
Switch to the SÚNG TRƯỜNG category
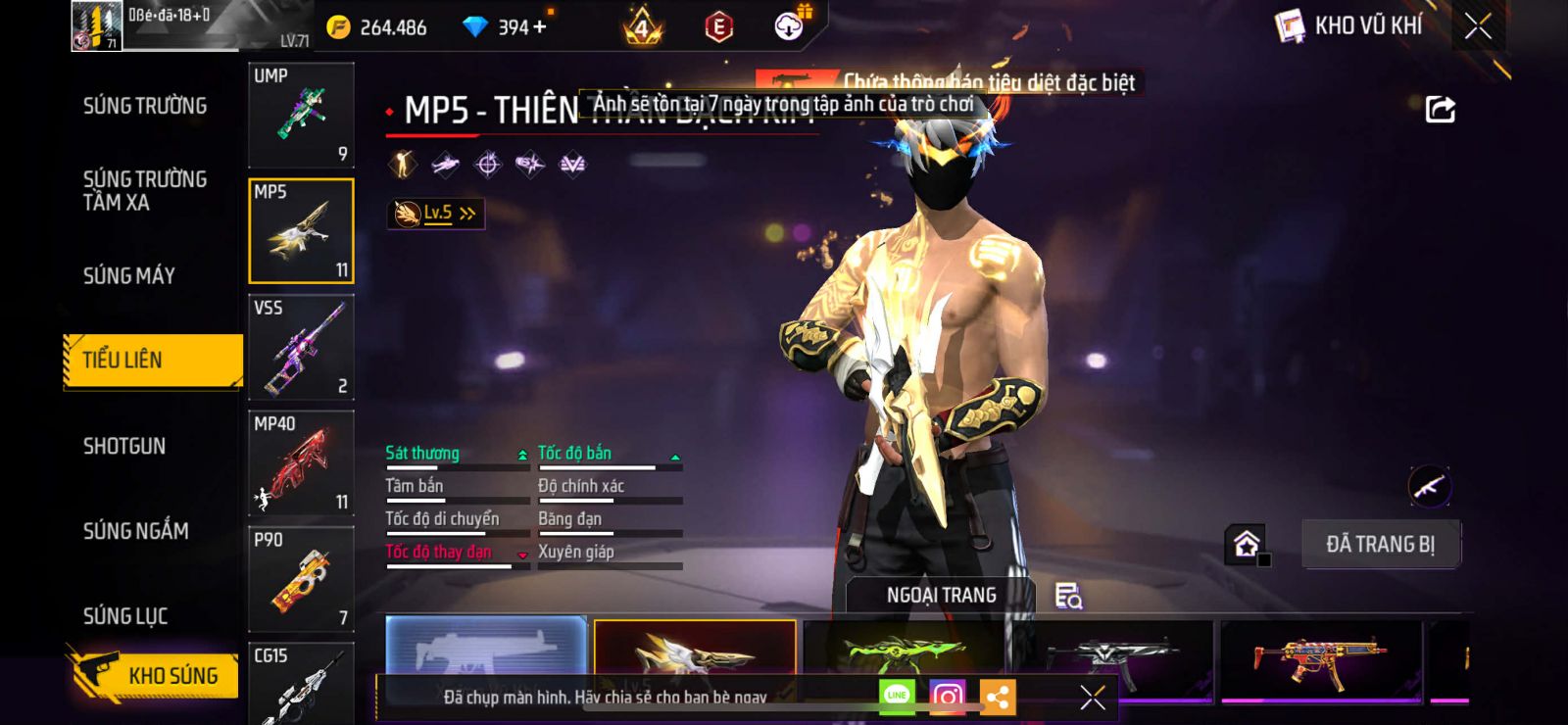(x=145, y=106)
